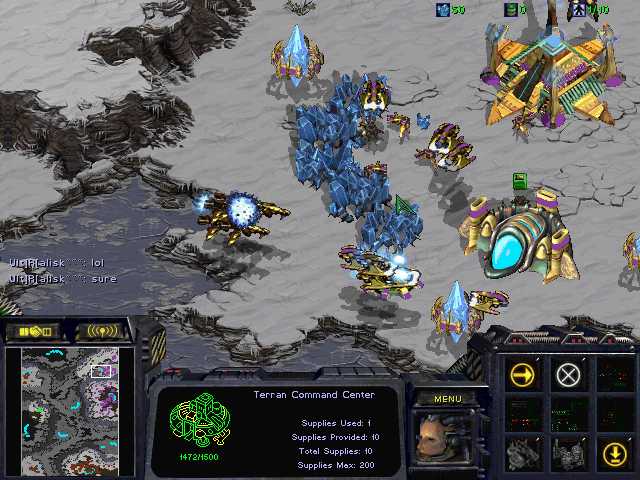Screen dimensions: 640x480
Task: Choose the Land command arrow
Action: [x=613, y=453]
